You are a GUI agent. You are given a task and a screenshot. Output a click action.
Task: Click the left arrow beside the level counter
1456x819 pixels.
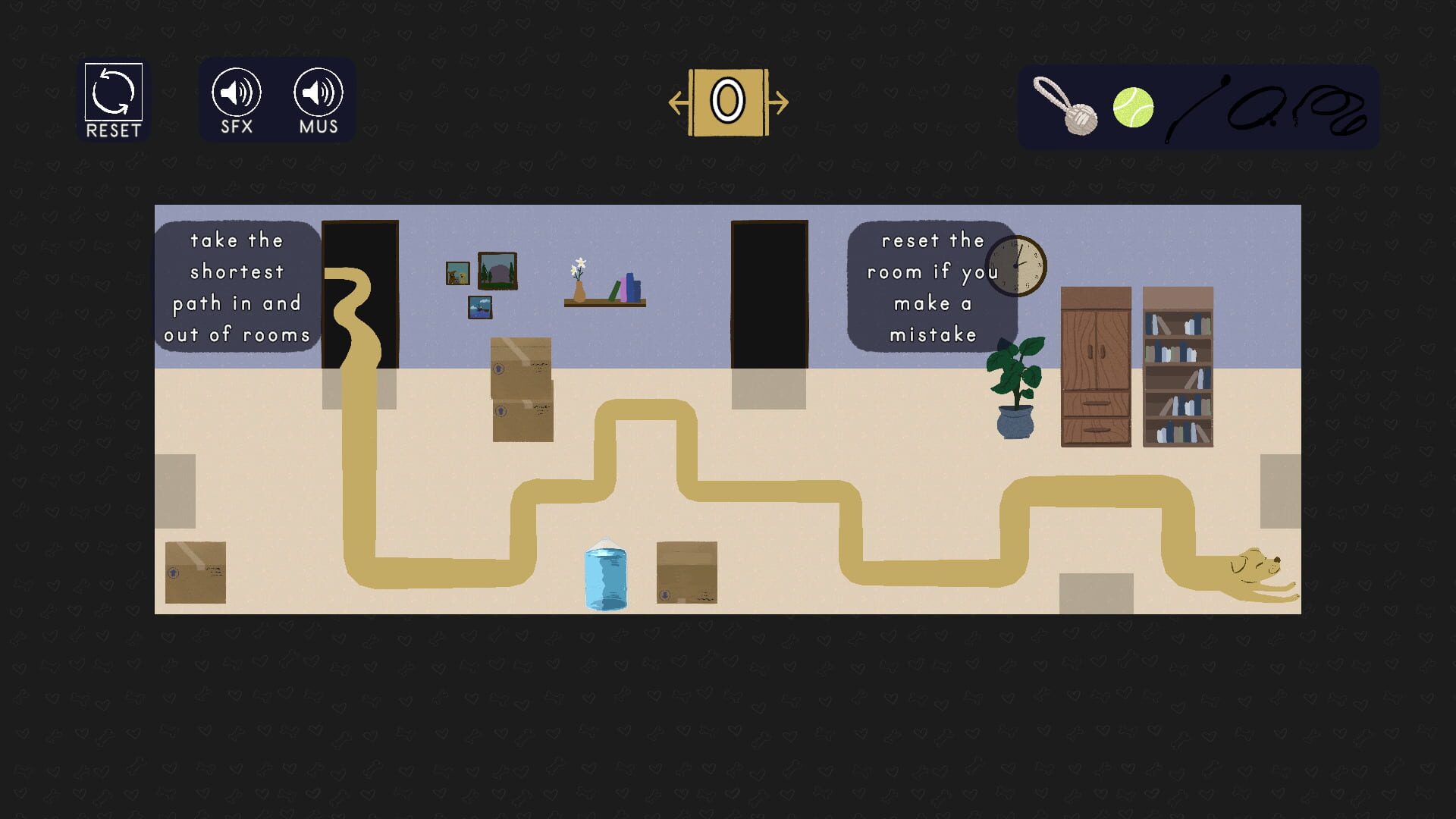(677, 102)
